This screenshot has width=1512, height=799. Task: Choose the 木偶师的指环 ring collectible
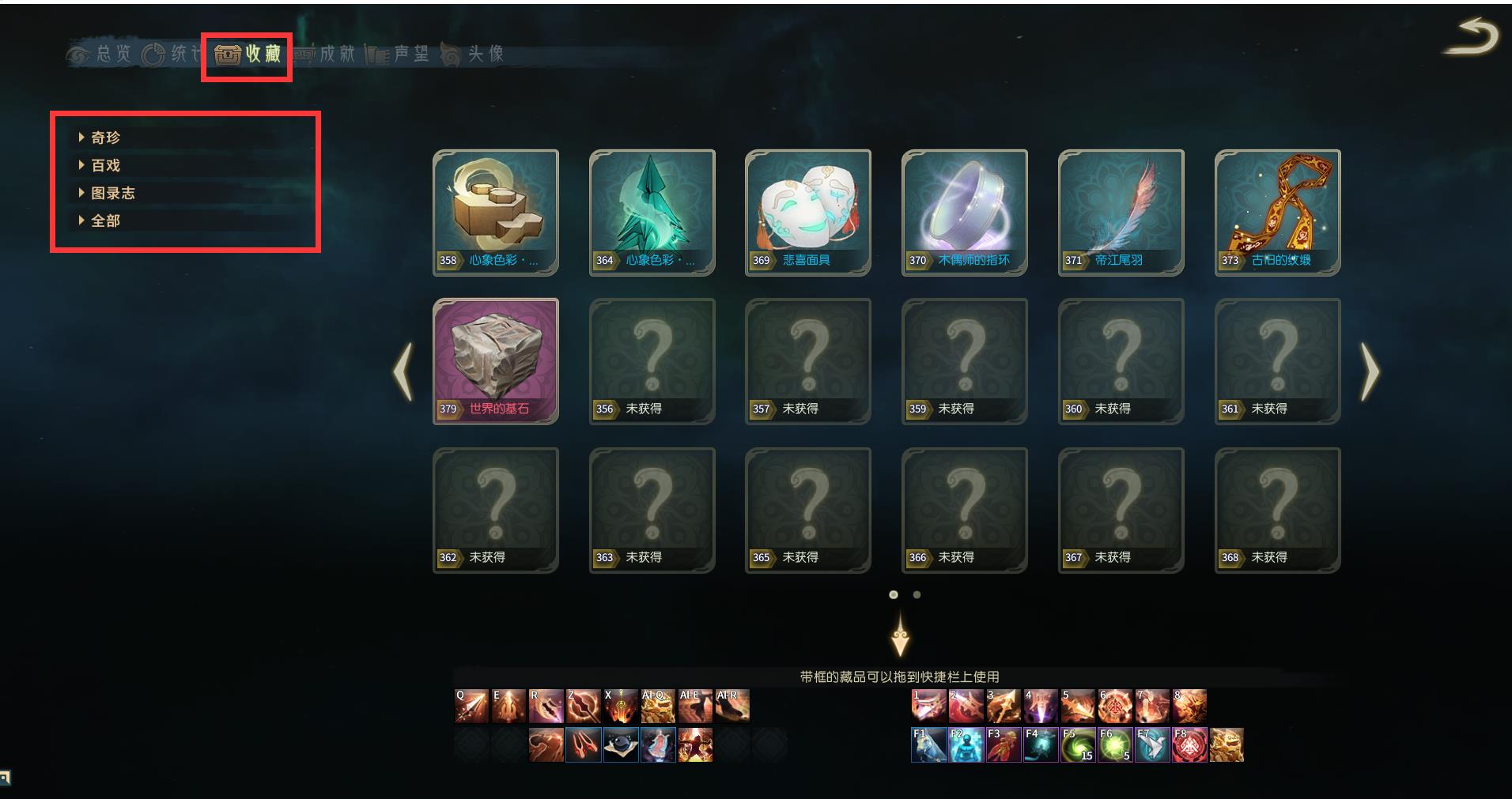click(964, 212)
